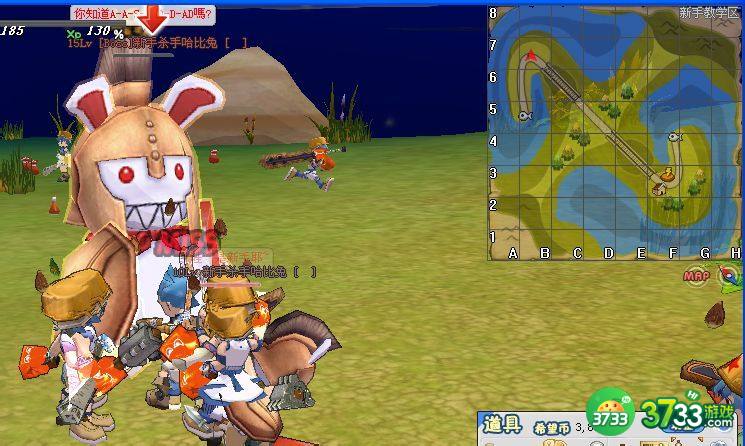
Task: Click the island minimap
Action: [614, 132]
